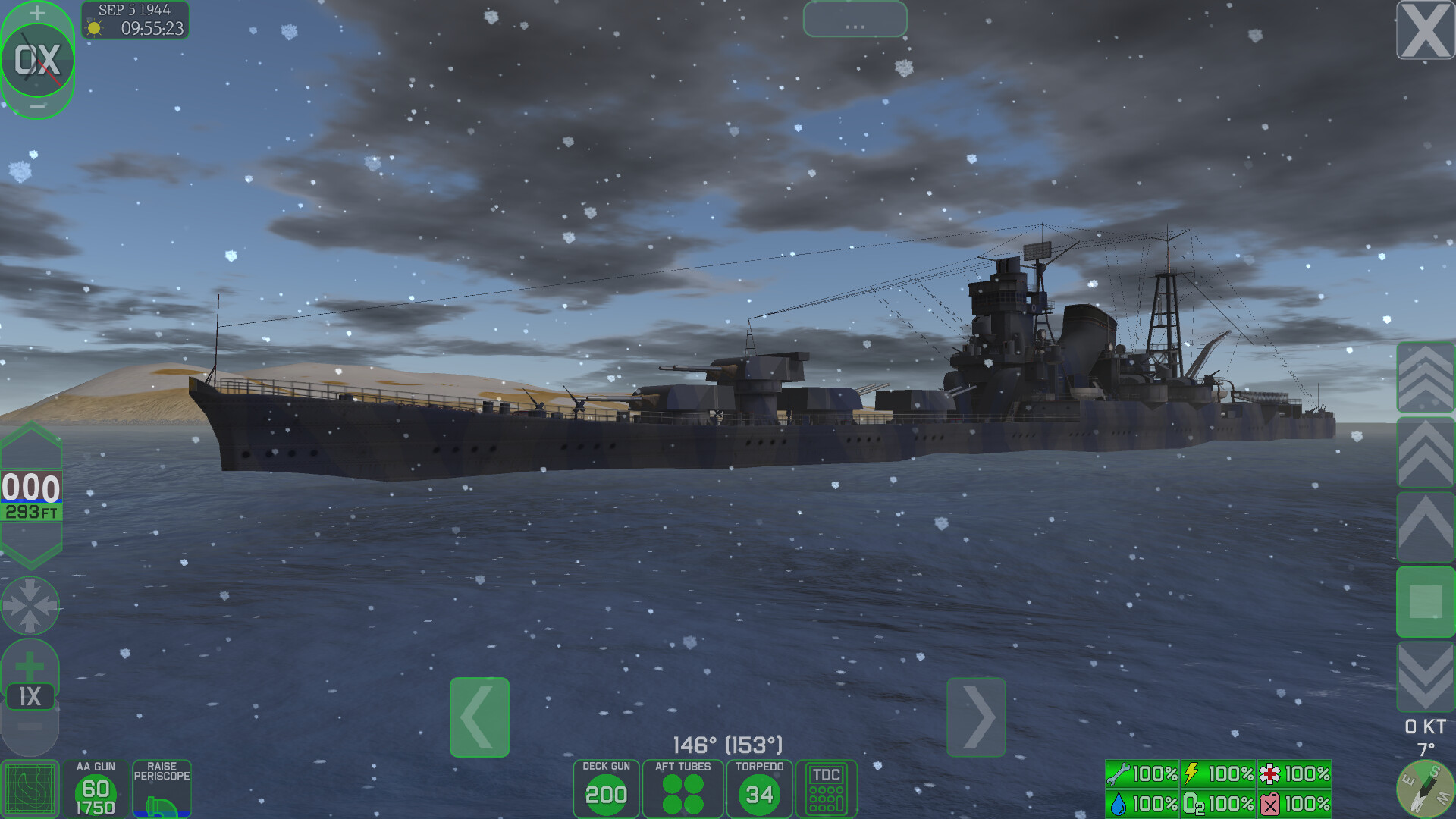Select the AA GUN showing 60 rounds

point(97,789)
